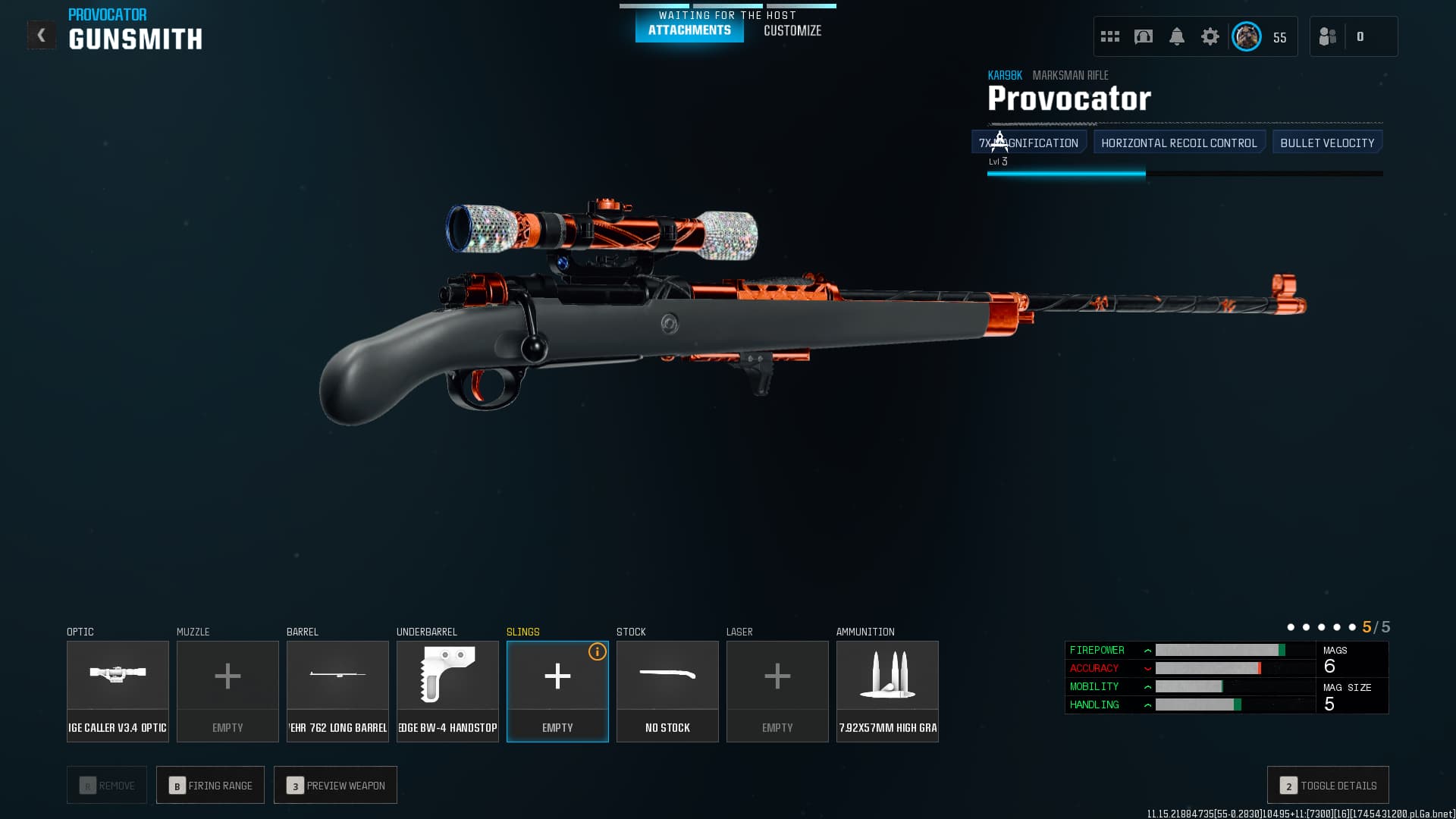
Task: Select the Caller V3.4 Optic attachment
Action: click(118, 686)
